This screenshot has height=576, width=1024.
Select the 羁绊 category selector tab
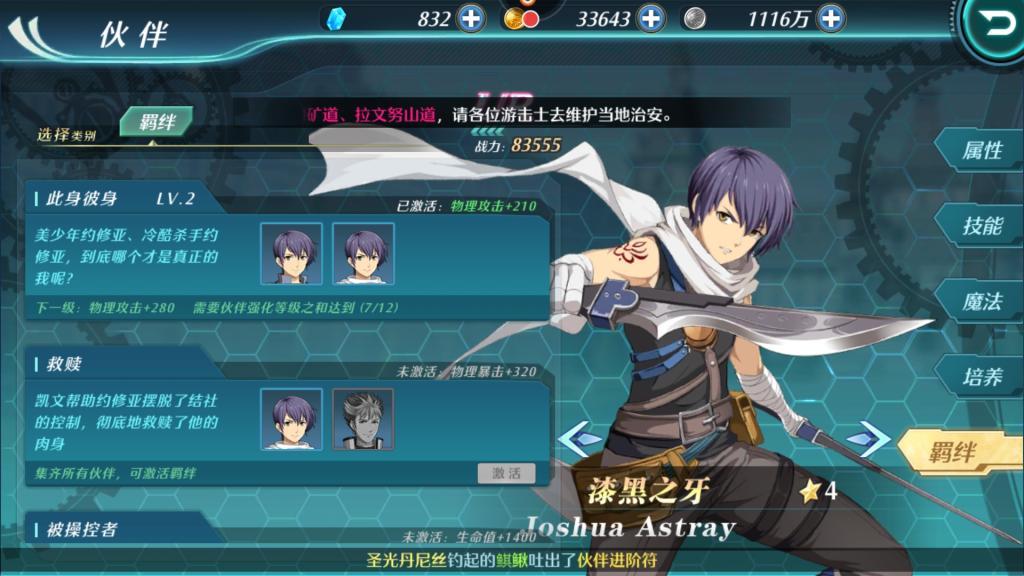157,123
